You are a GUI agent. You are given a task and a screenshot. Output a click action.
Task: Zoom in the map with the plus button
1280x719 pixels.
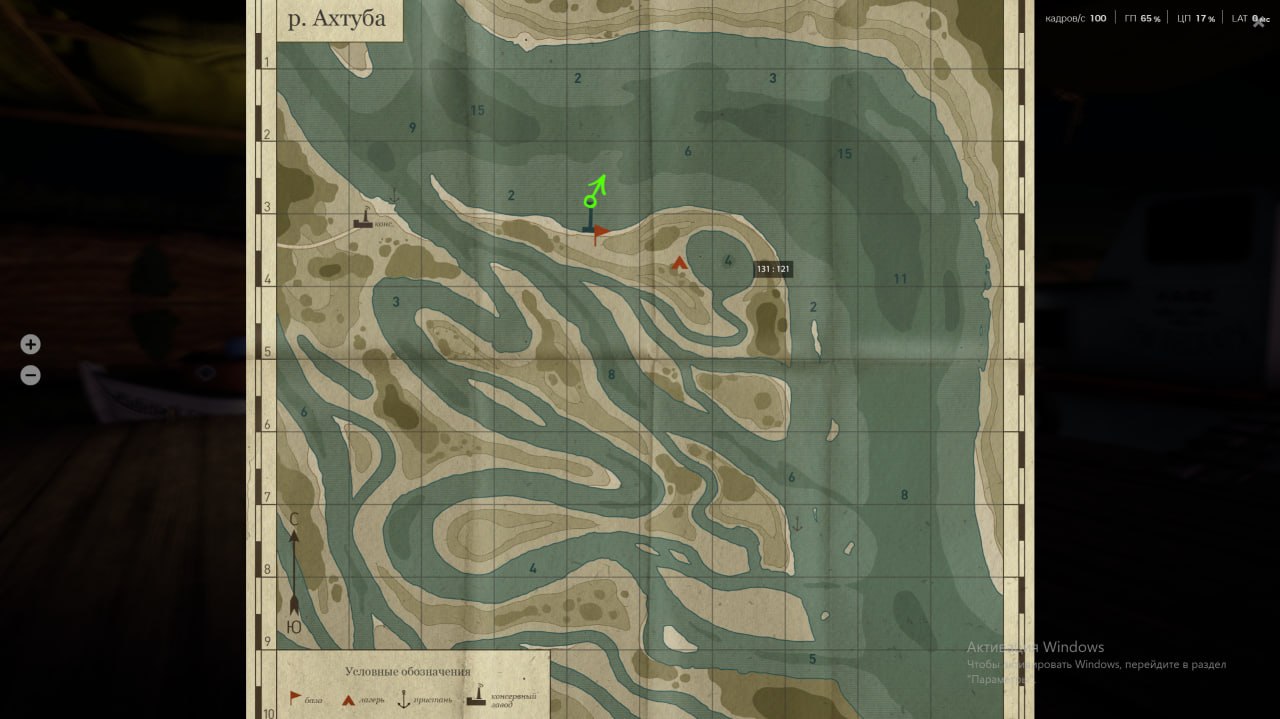31,344
